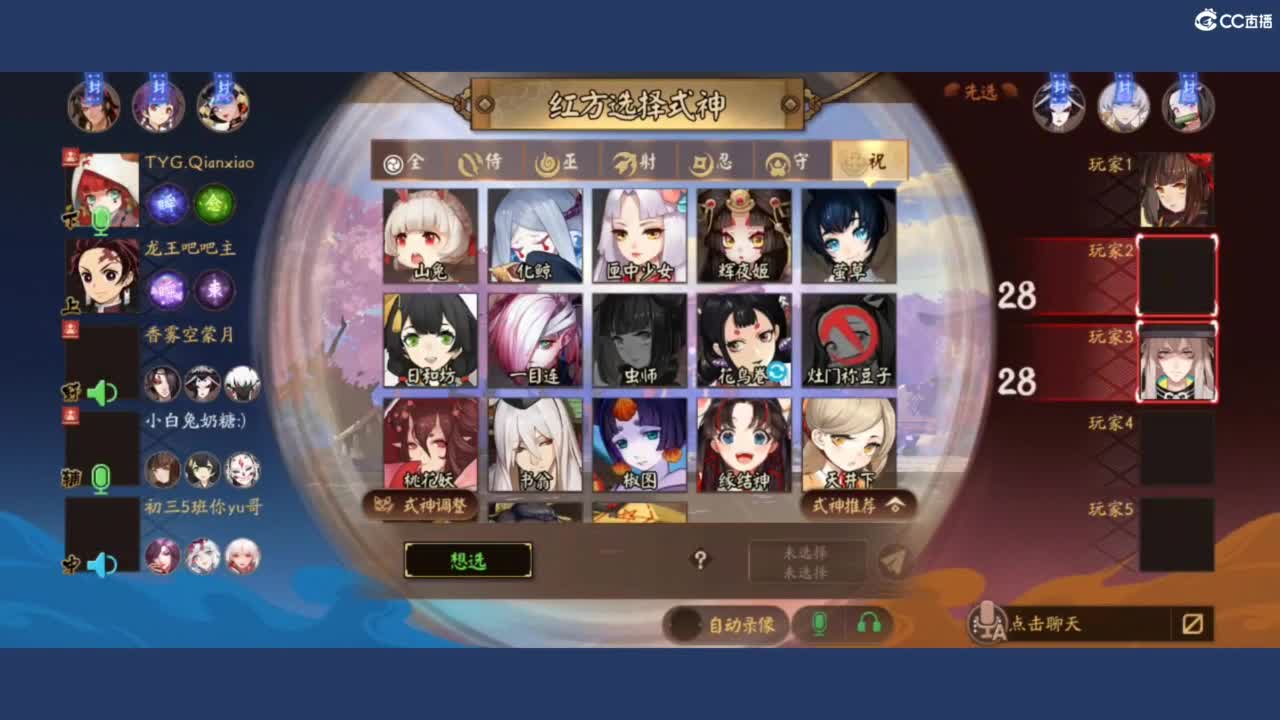This screenshot has width=1280, height=720.
Task: Click the sealed 封 avatar at top left
Action: 92,103
